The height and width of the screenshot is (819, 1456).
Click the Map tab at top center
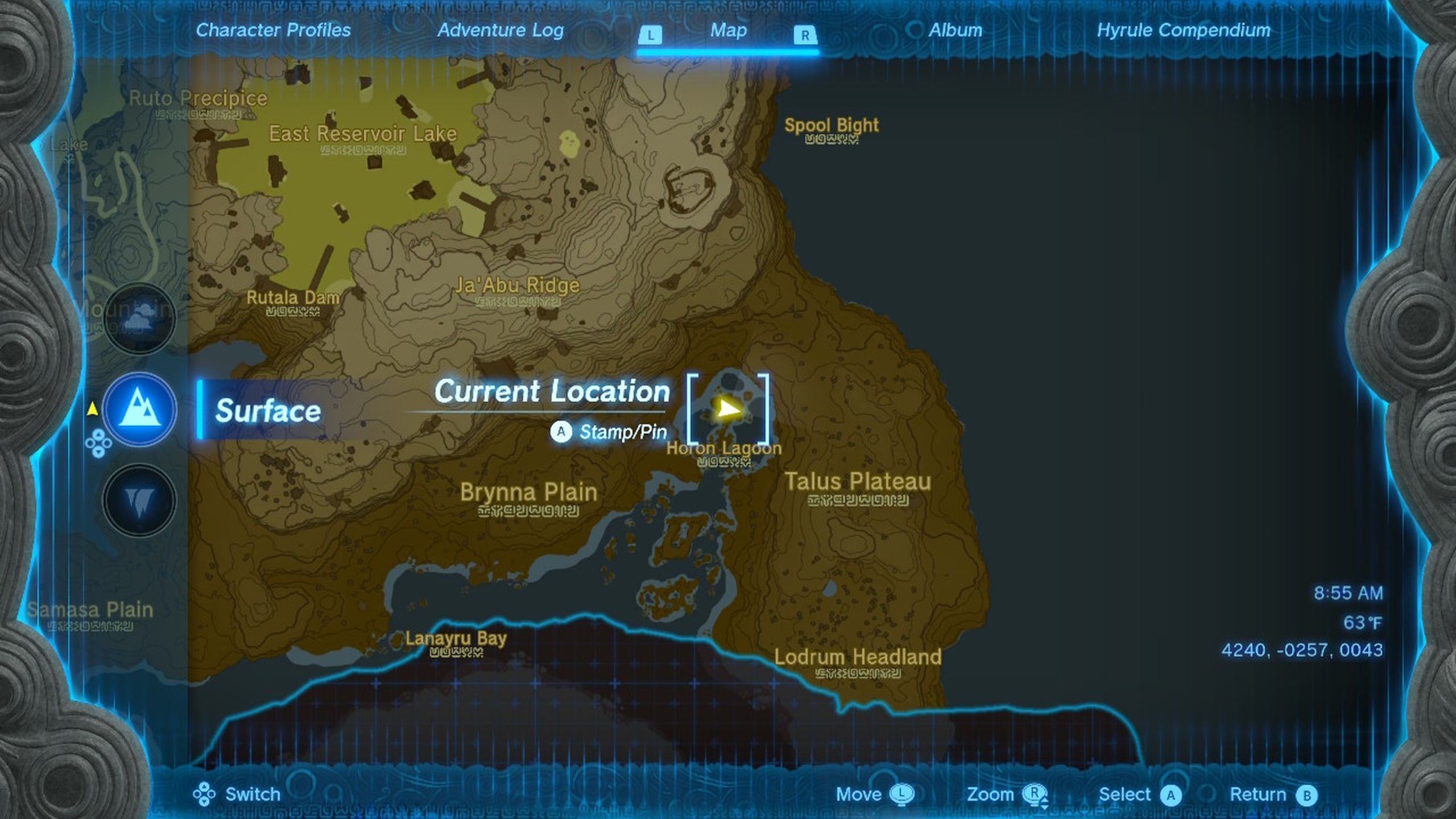coord(728,31)
